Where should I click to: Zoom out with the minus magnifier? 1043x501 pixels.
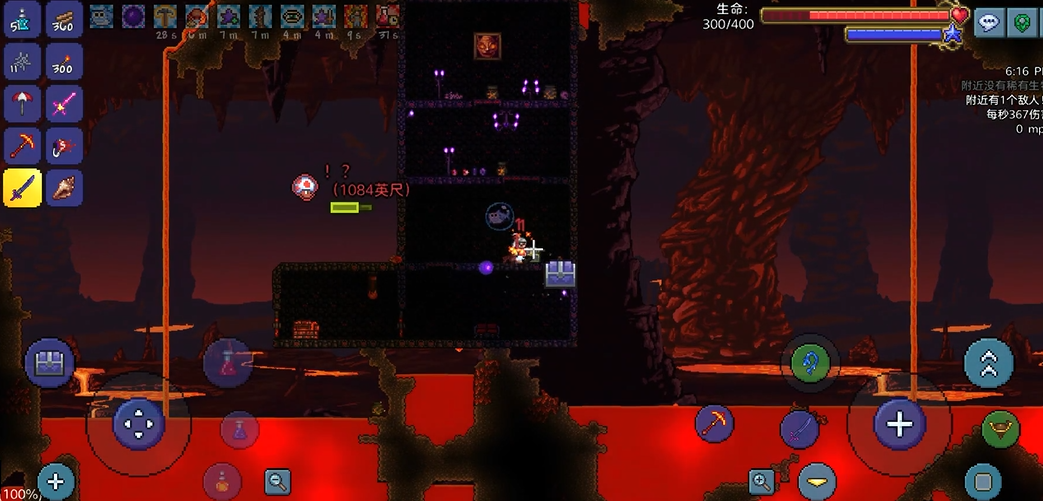(278, 482)
